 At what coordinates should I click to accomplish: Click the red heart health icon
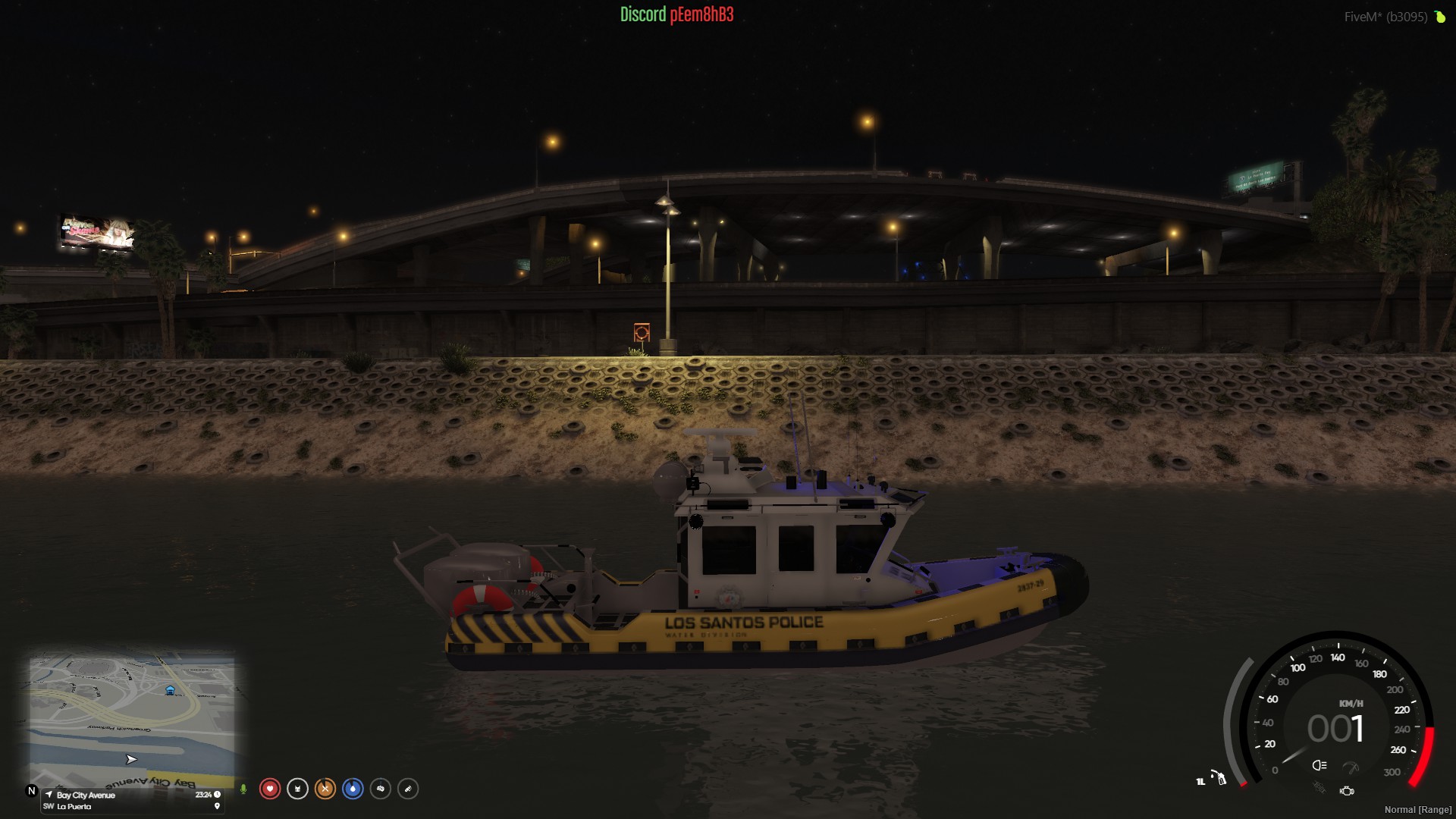[x=269, y=789]
